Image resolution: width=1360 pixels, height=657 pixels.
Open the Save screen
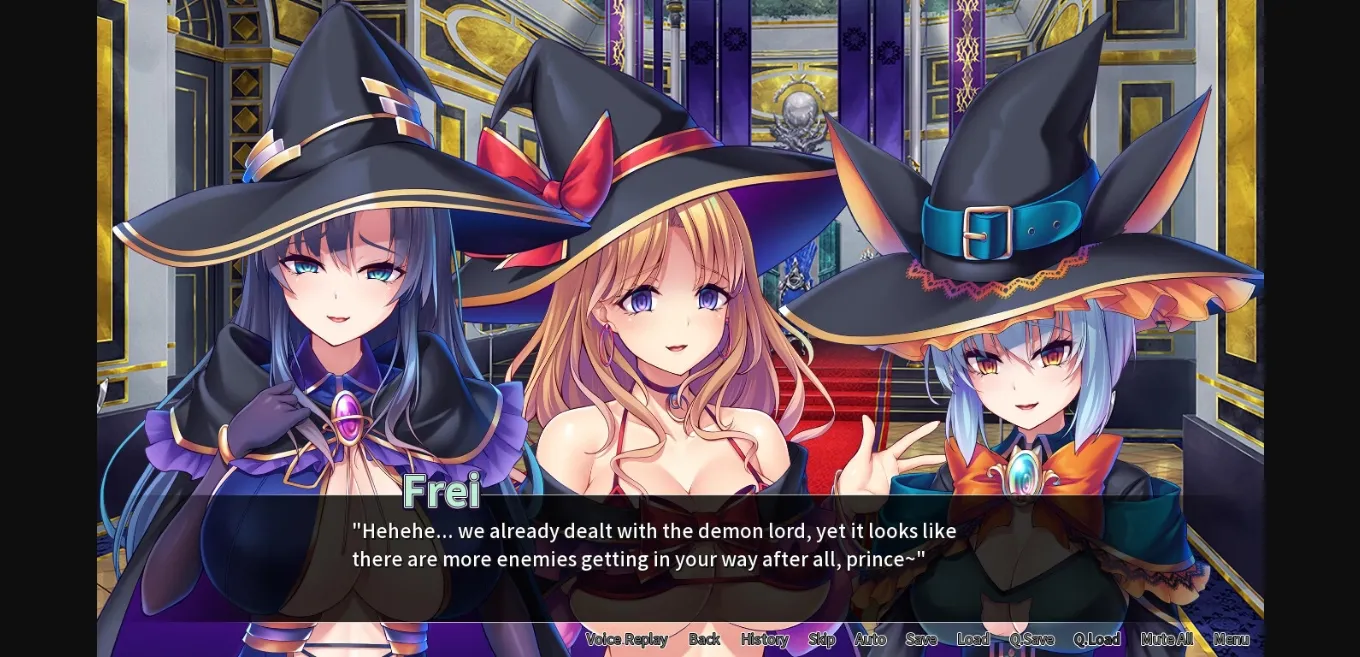tap(921, 639)
